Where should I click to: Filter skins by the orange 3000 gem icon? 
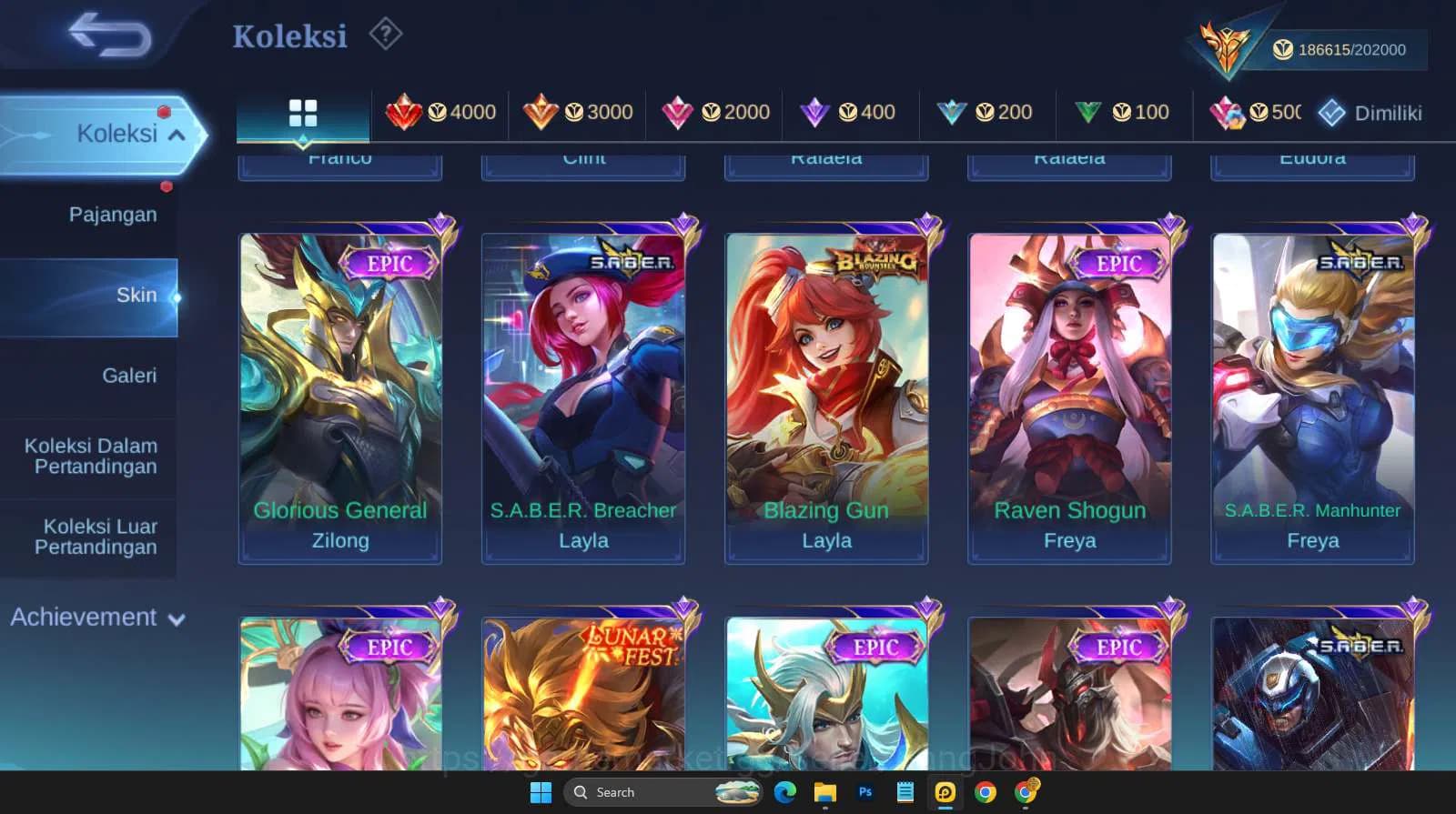pos(580,112)
